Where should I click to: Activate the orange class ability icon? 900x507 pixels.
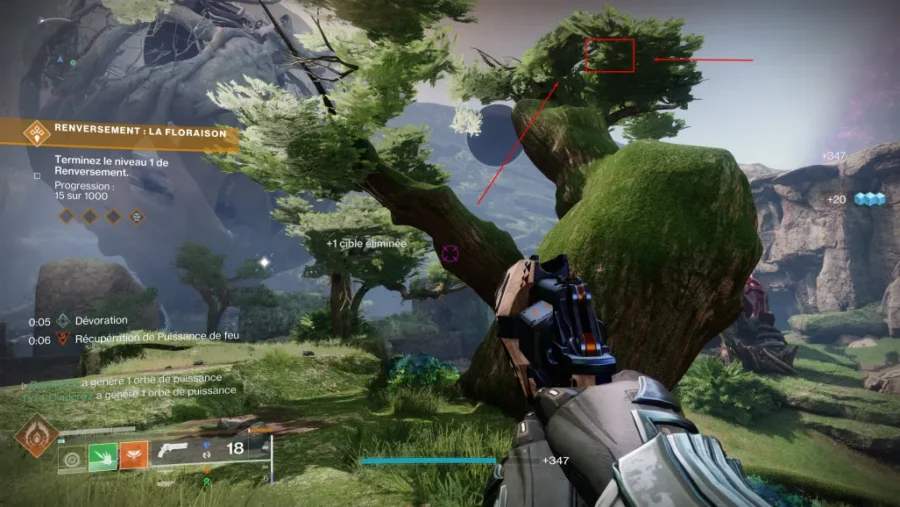pos(134,455)
